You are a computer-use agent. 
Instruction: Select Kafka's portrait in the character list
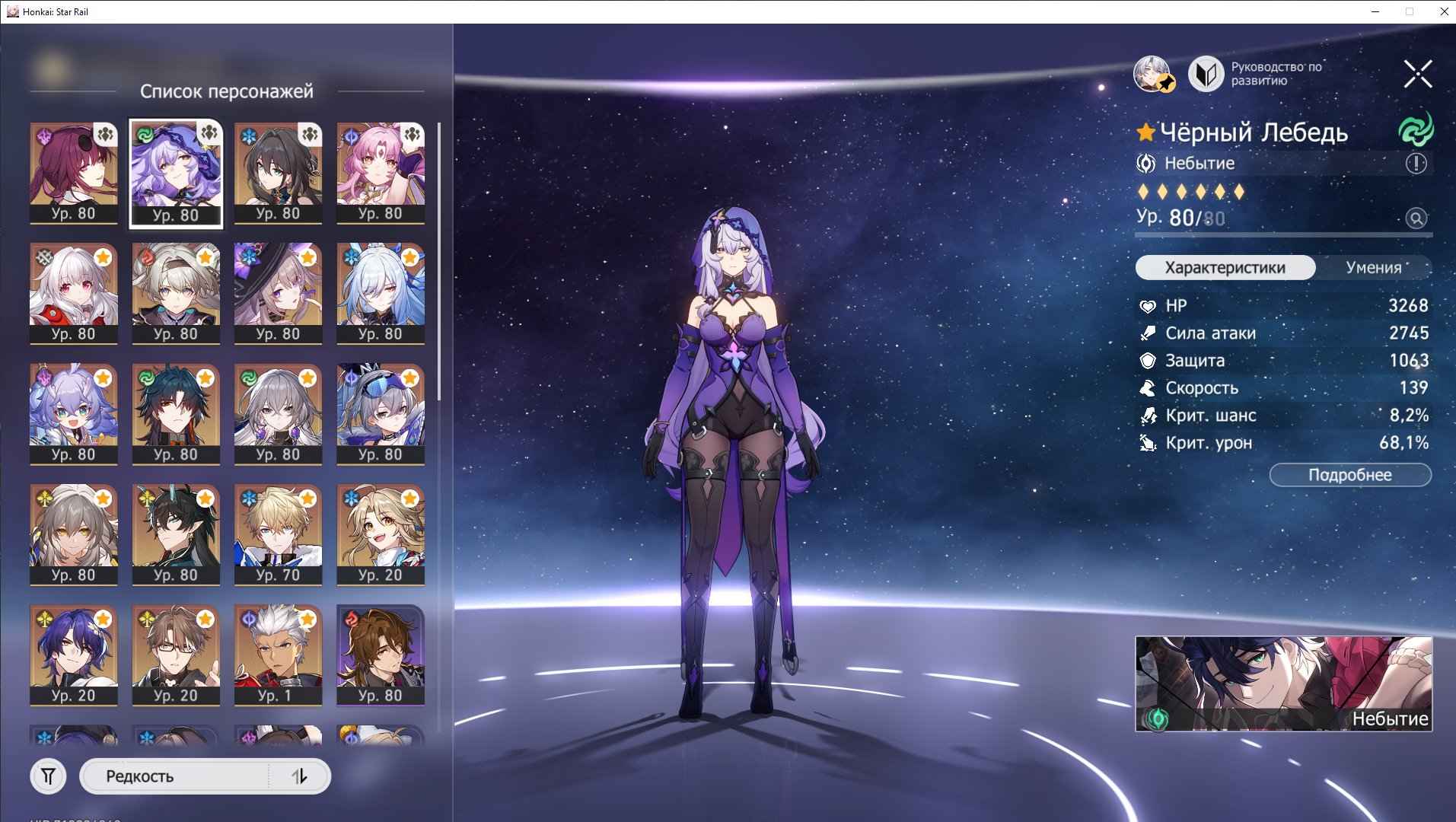point(72,173)
